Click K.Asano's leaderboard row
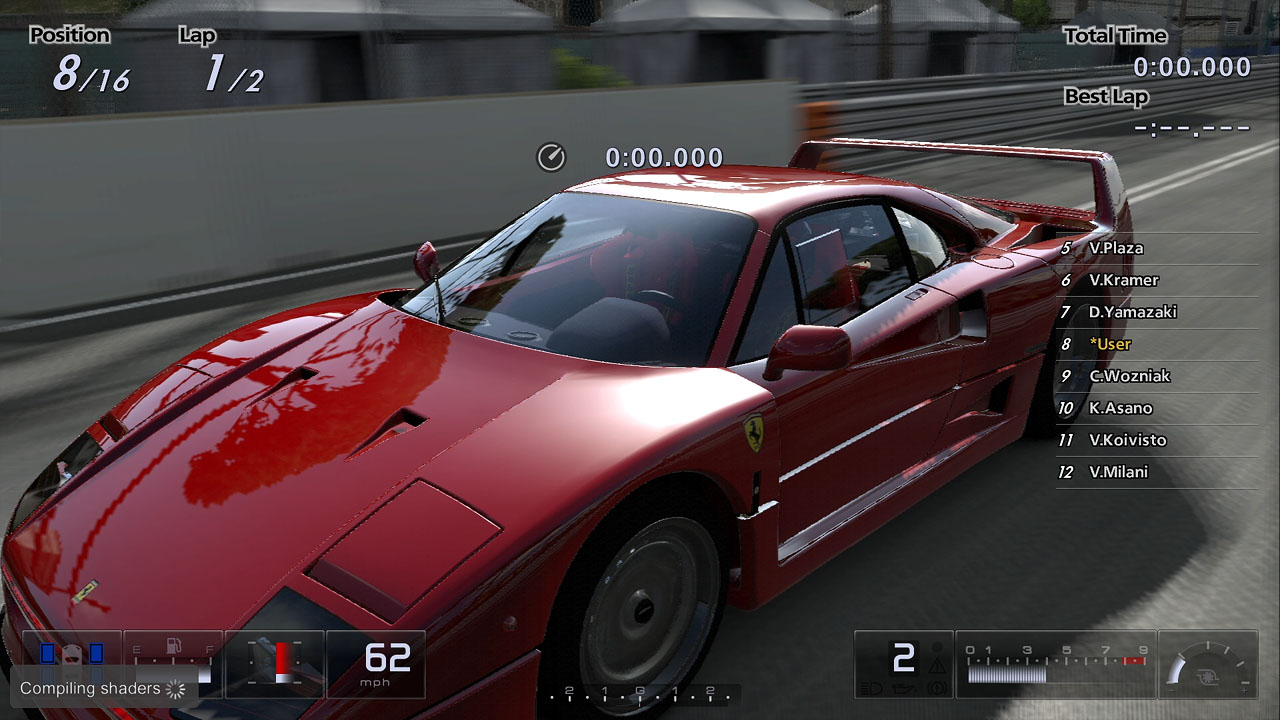The width and height of the screenshot is (1280, 720). tap(1120, 408)
